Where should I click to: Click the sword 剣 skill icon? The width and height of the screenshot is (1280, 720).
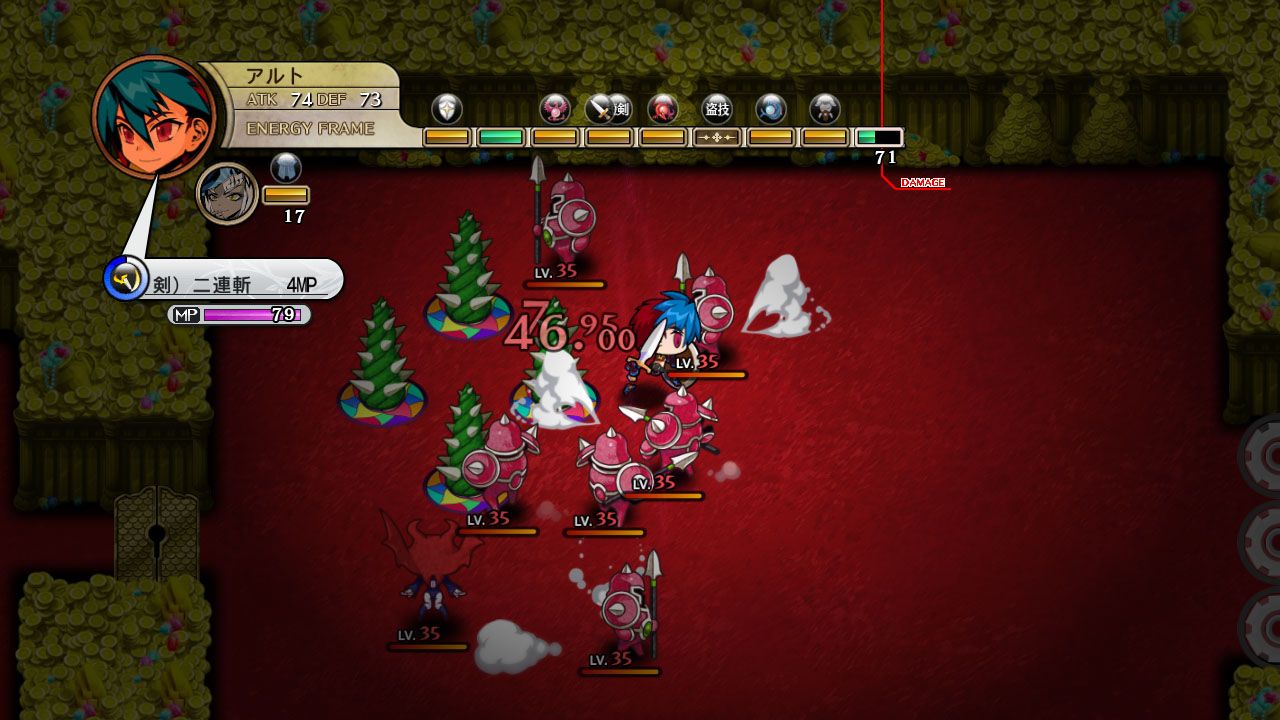click(599, 112)
